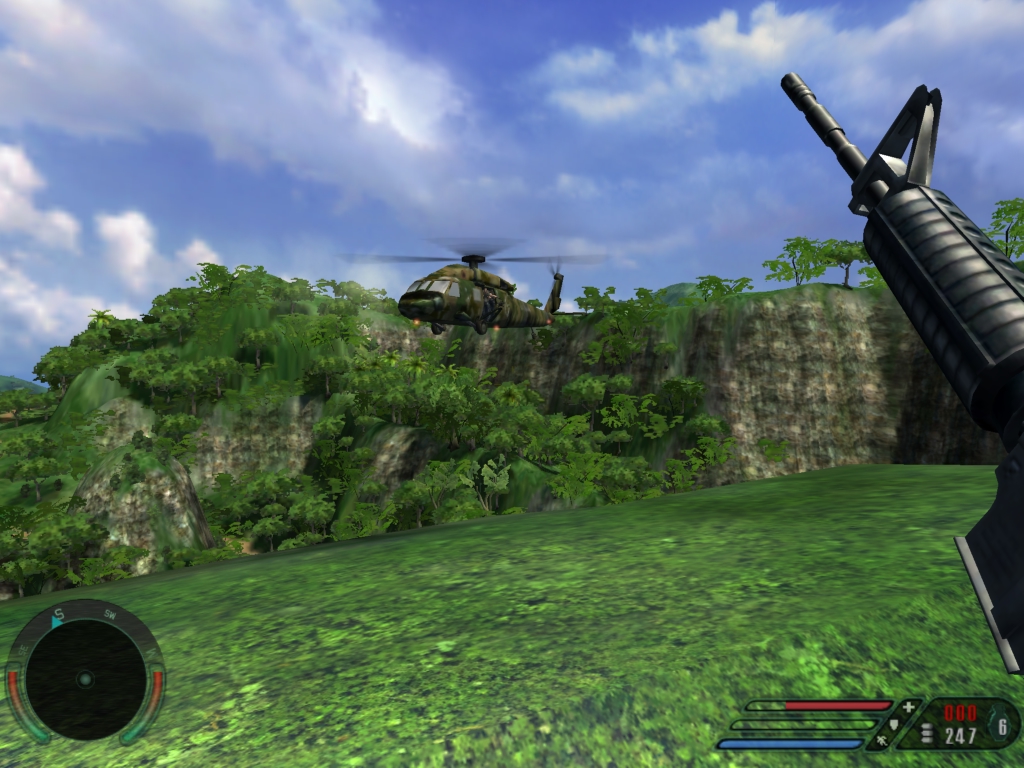Click the armor shield icon

click(895, 725)
